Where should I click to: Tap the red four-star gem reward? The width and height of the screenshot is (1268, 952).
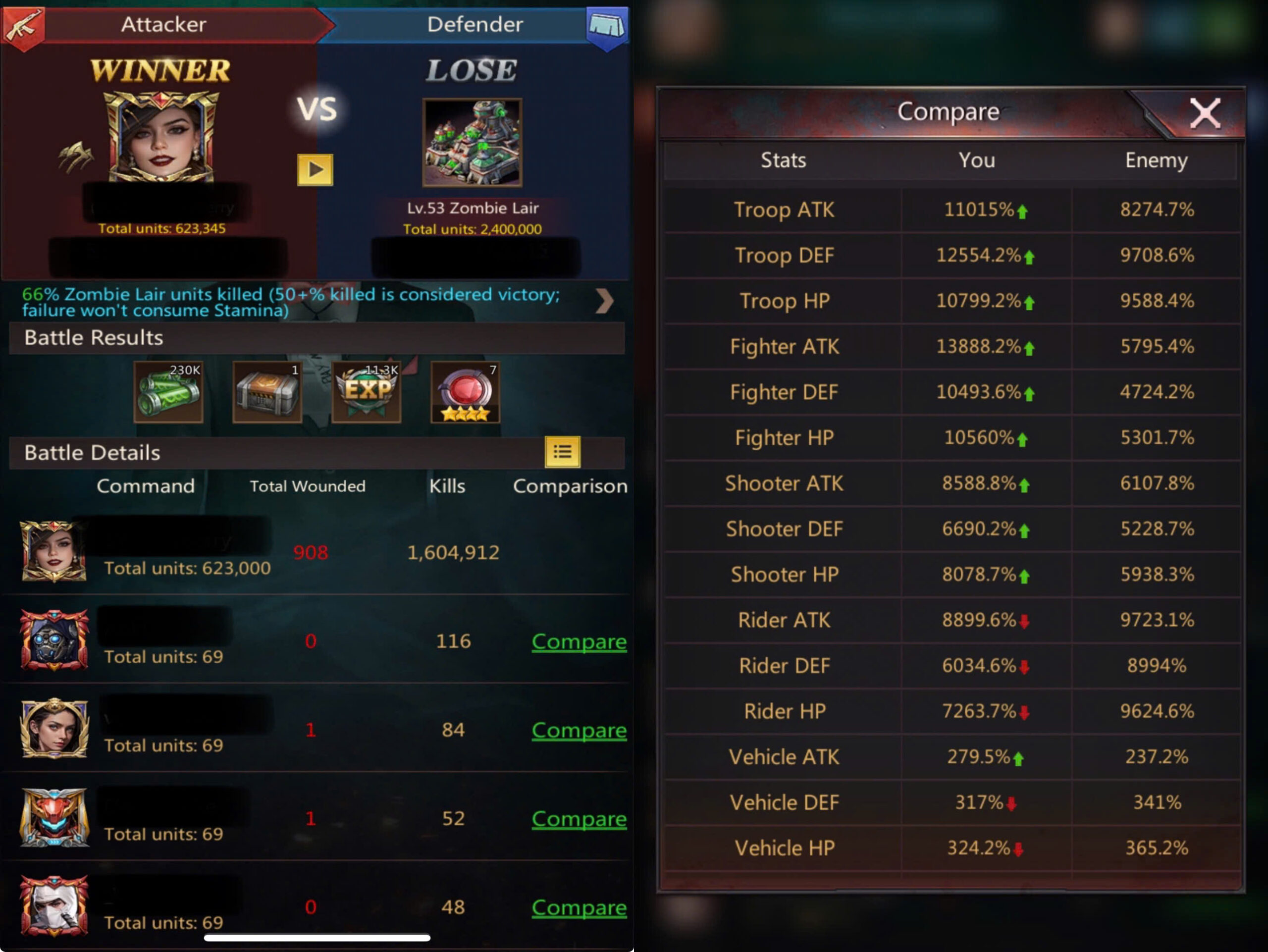(x=465, y=393)
